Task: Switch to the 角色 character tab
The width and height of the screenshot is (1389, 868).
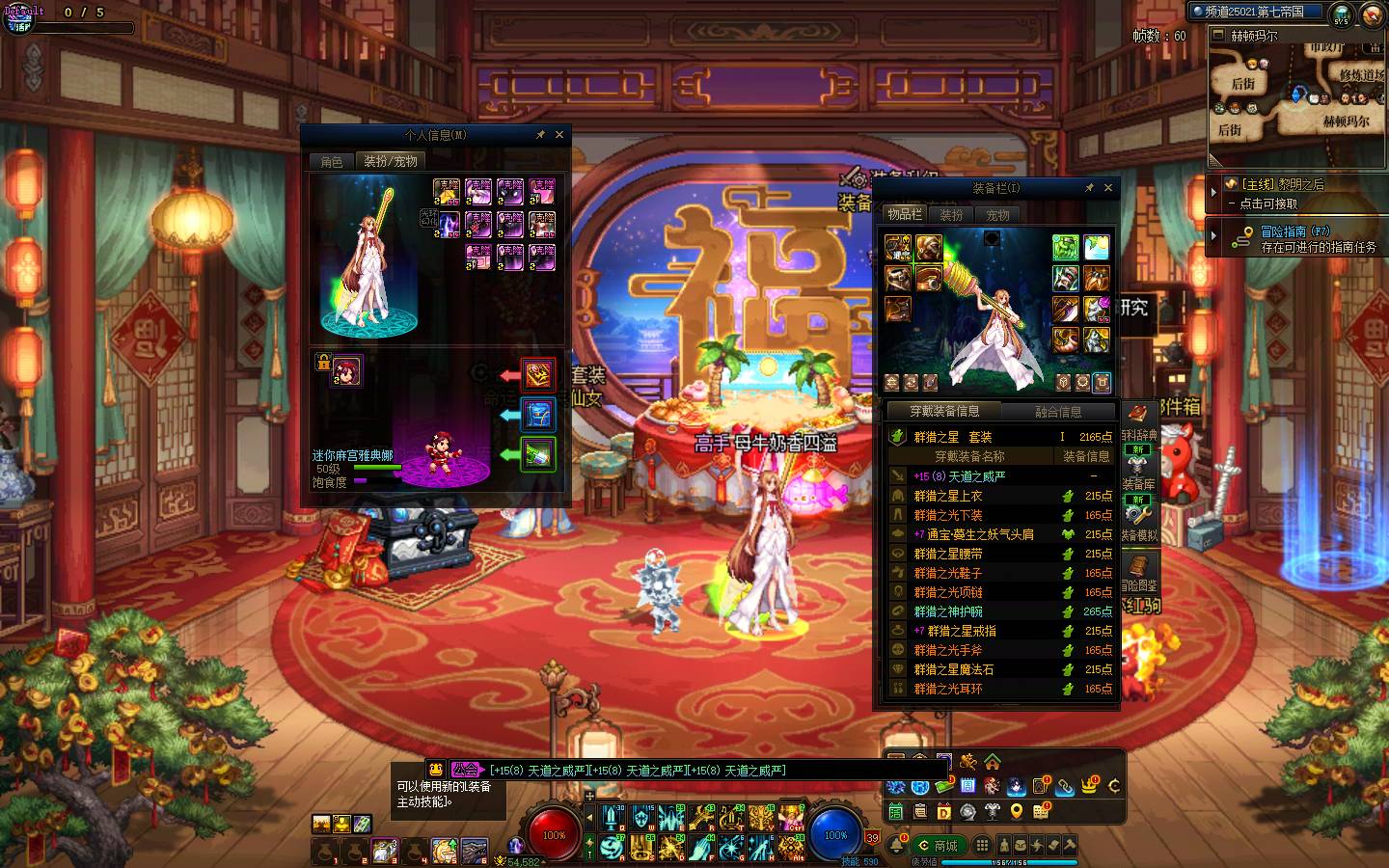Action: click(332, 161)
